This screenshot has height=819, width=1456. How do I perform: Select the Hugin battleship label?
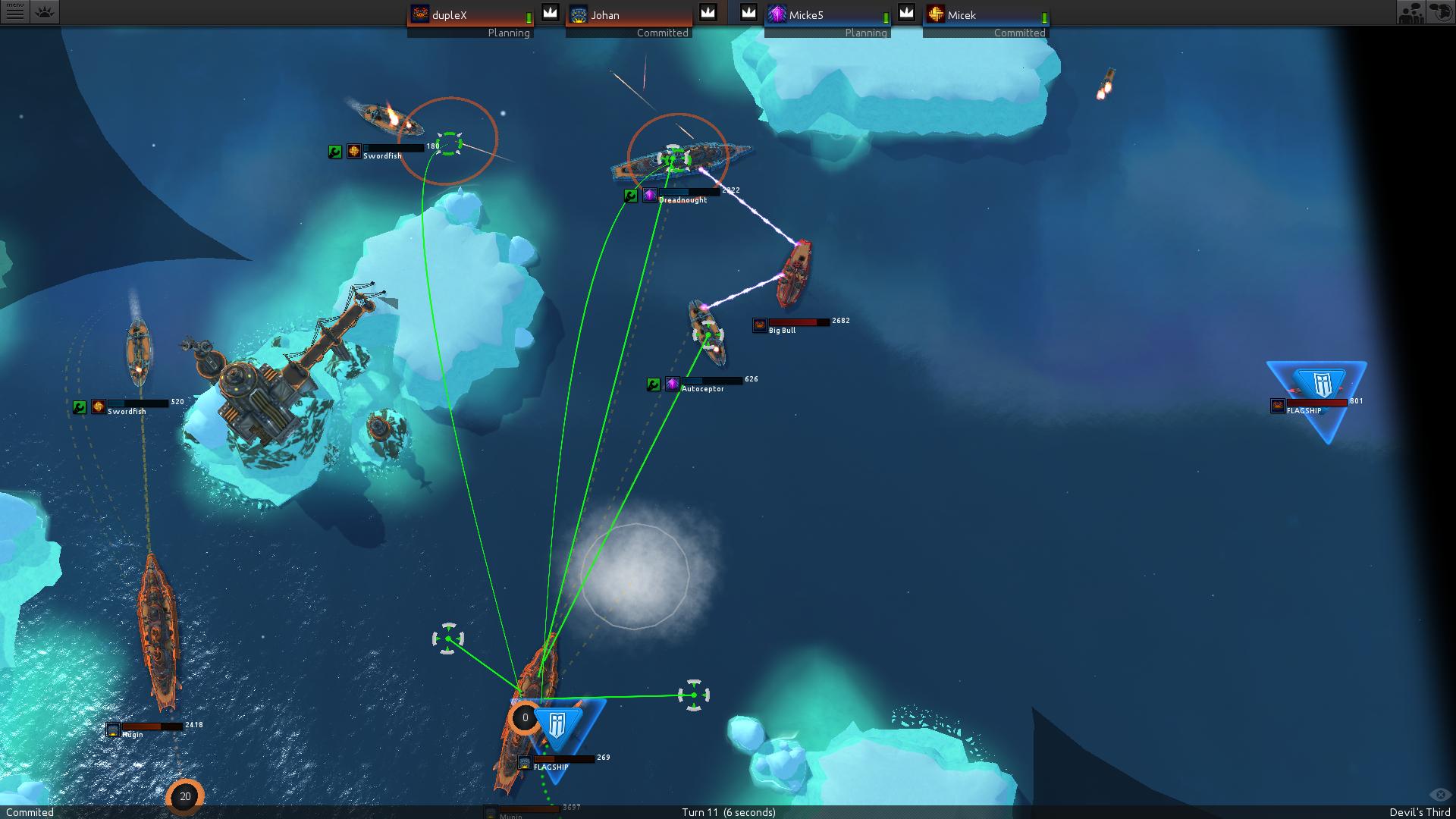[x=132, y=734]
